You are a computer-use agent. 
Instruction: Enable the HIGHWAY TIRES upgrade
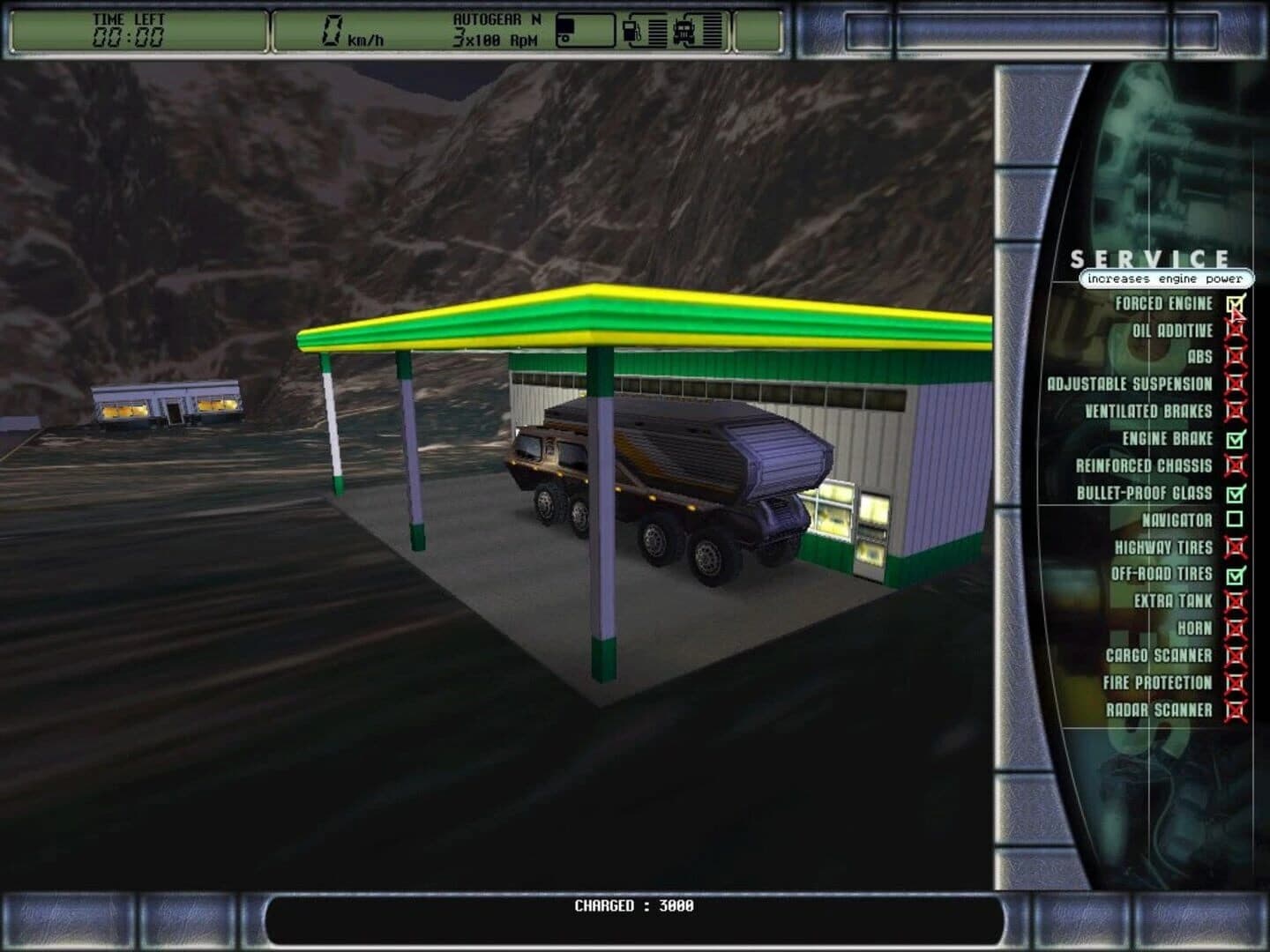1234,547
